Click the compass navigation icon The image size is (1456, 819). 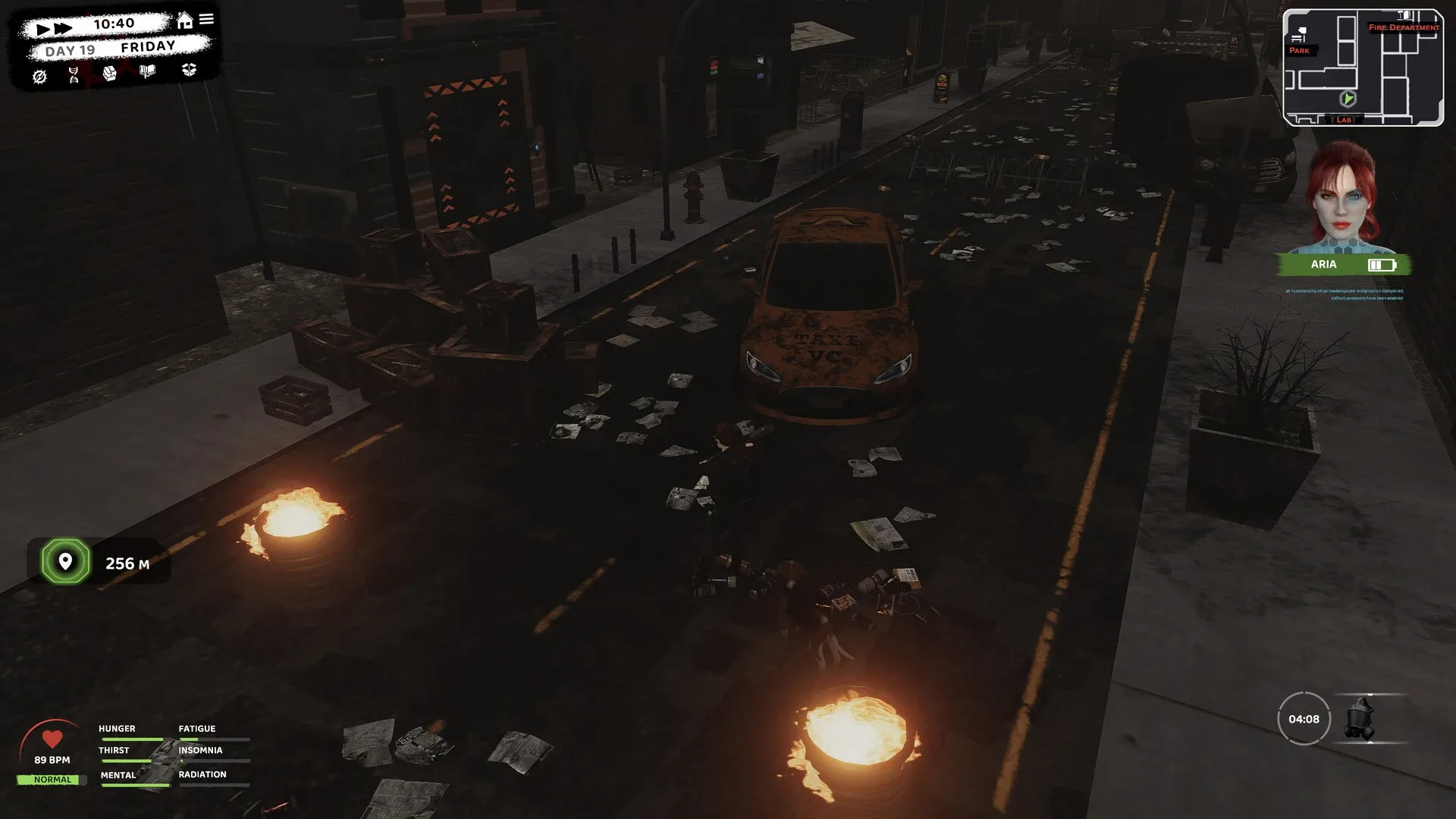tap(40, 76)
